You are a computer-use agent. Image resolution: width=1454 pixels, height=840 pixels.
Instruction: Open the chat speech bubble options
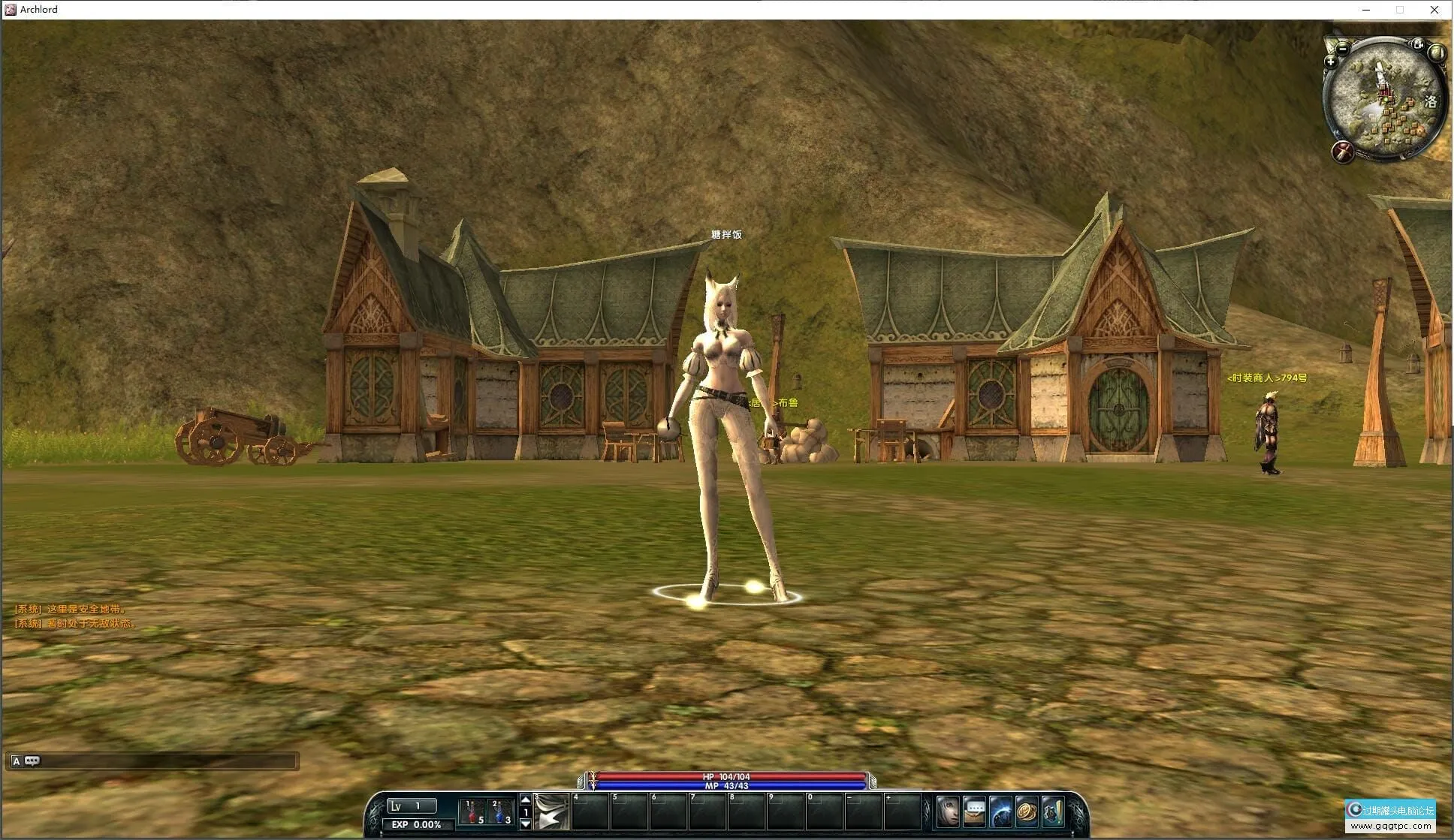pos(32,761)
